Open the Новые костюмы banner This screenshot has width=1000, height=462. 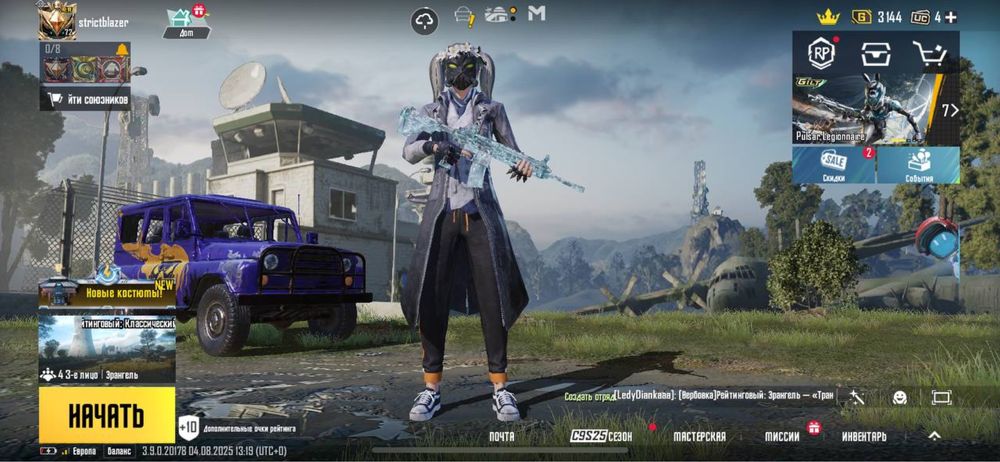coord(107,290)
